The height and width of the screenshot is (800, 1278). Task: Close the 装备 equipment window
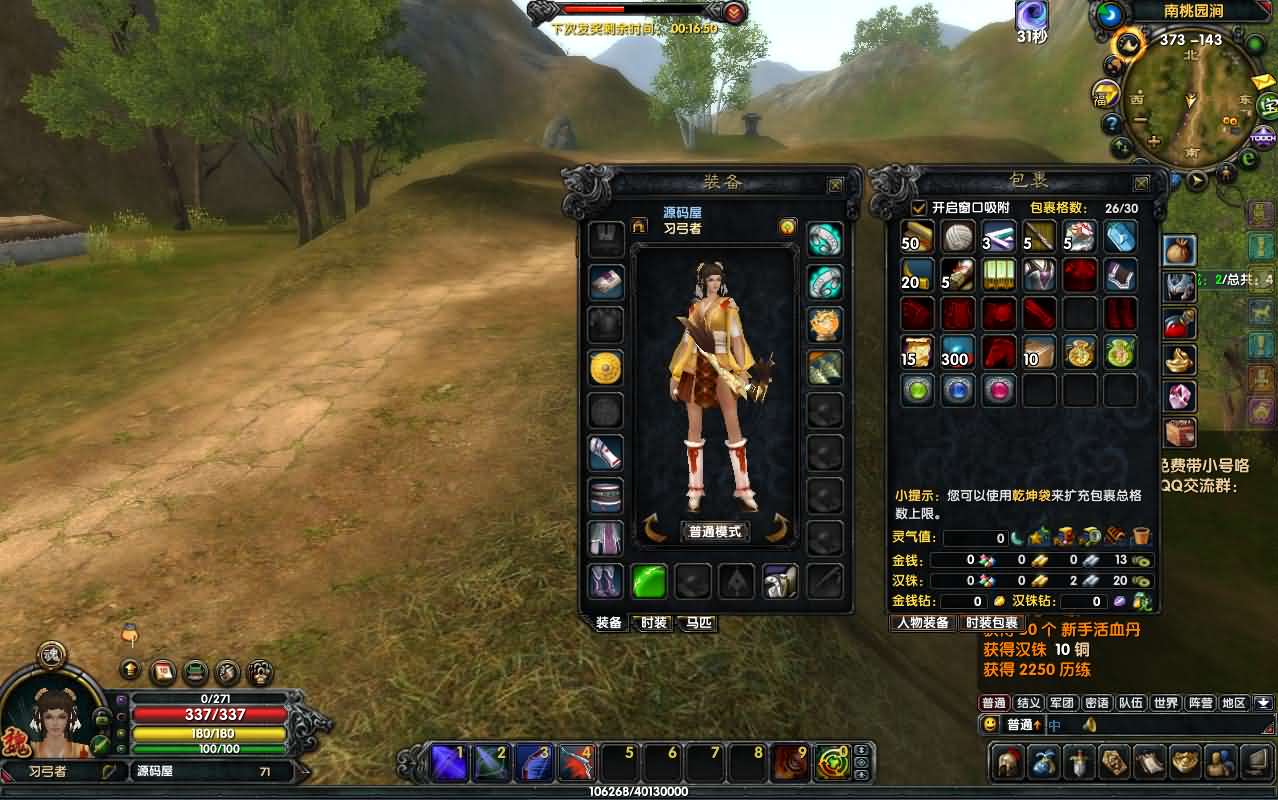tap(835, 184)
